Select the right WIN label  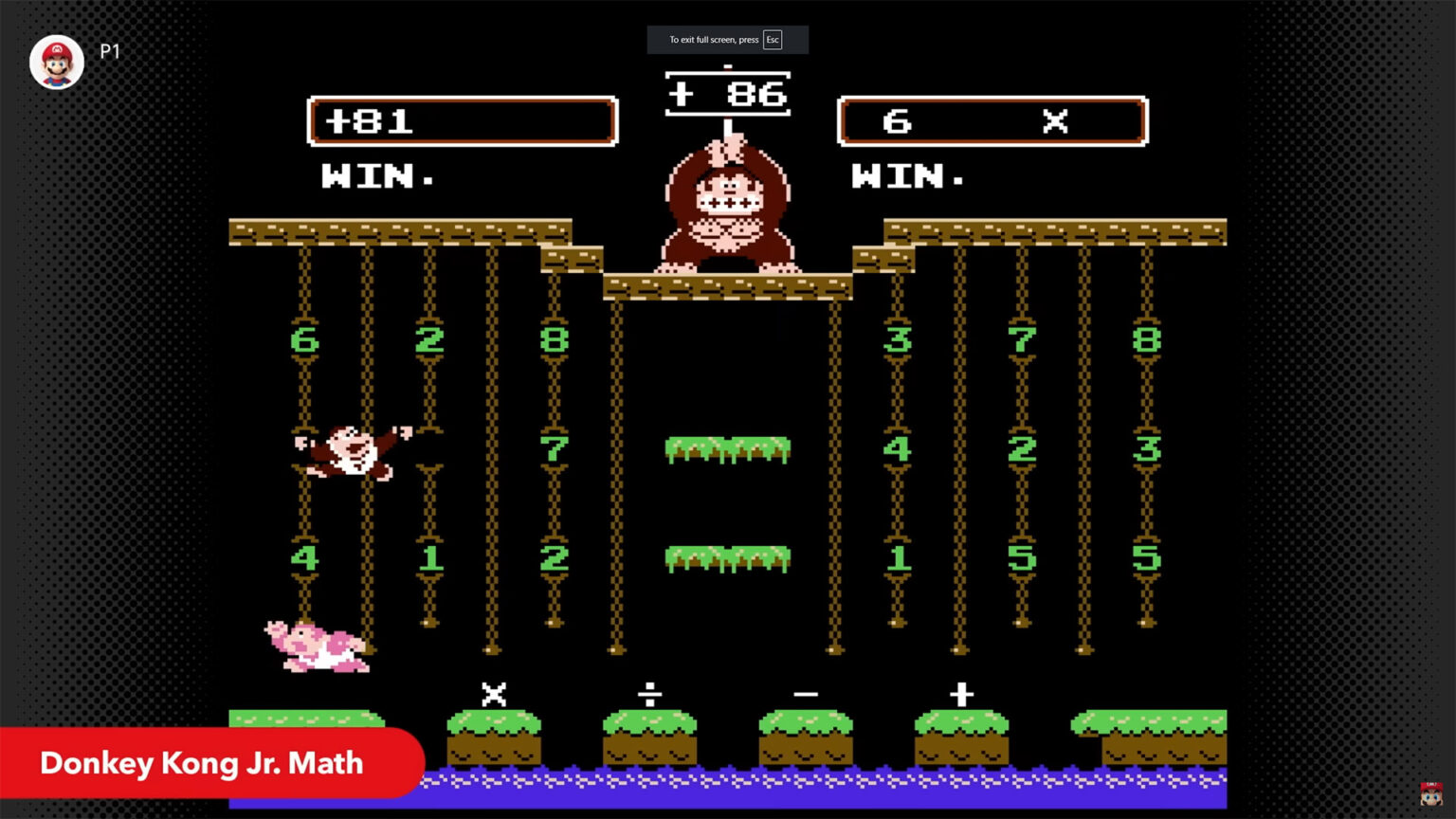[x=907, y=177]
